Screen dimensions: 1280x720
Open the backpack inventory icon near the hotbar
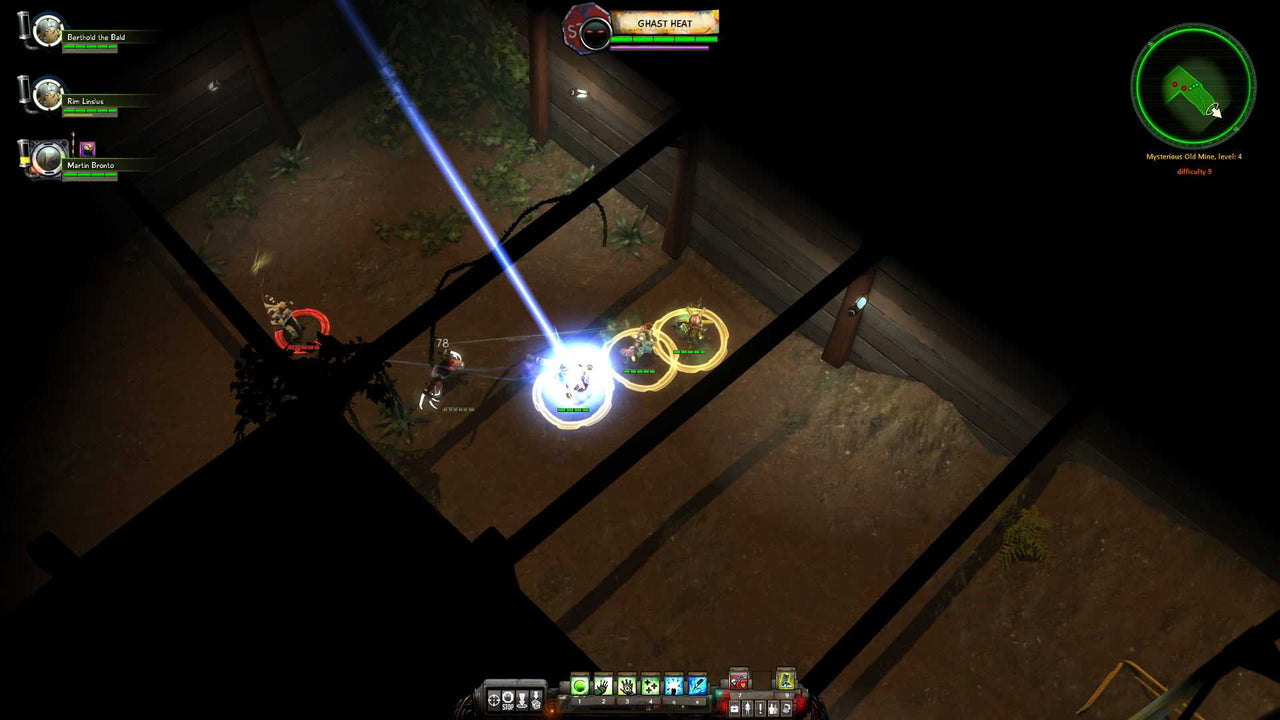pyautogui.click(x=735, y=708)
